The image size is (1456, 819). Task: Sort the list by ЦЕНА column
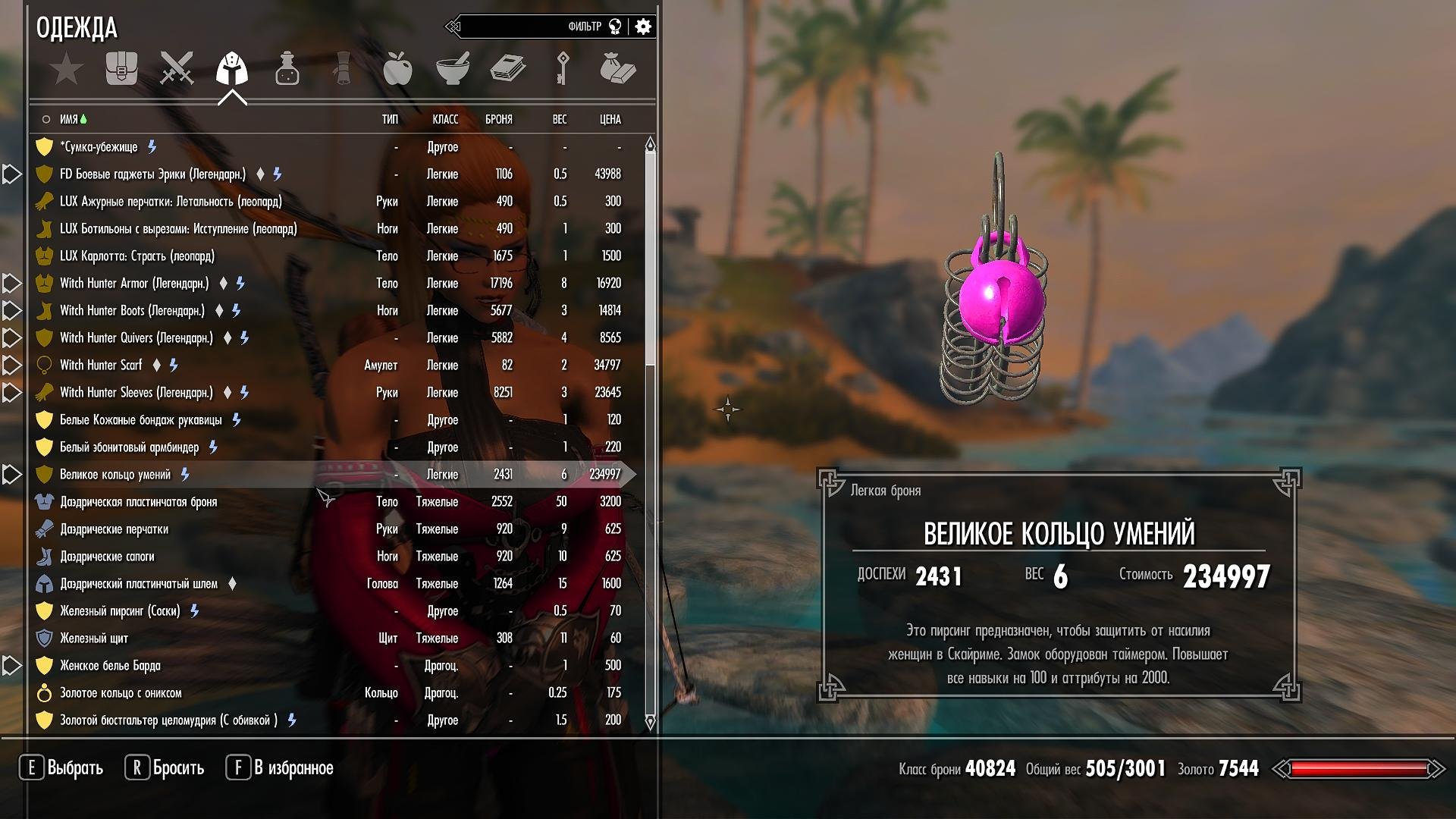click(610, 120)
